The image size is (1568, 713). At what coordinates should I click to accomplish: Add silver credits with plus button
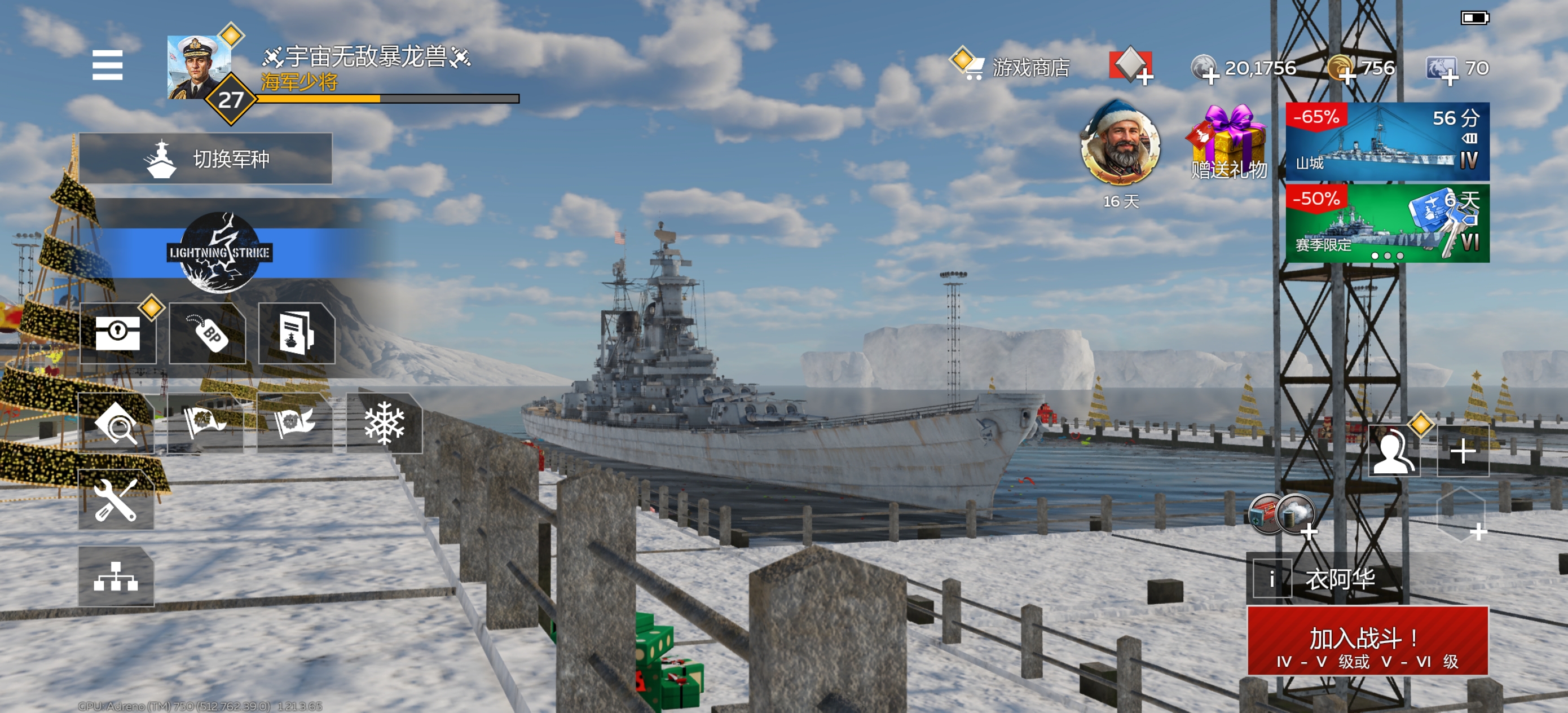(x=1210, y=76)
